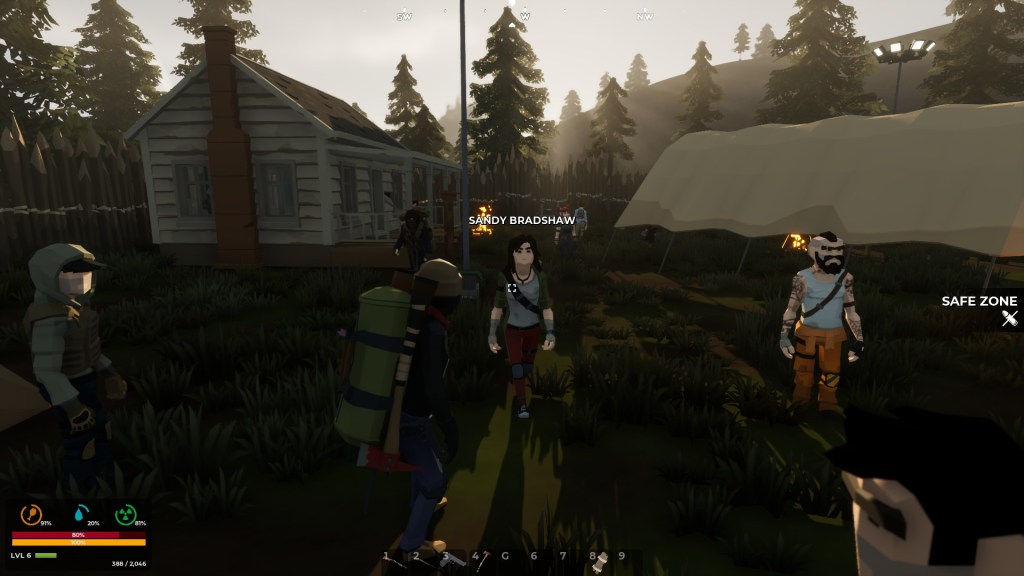The width and height of the screenshot is (1024, 576).
Task: Choose the bandage in hotbar slot 8
Action: pos(601,561)
